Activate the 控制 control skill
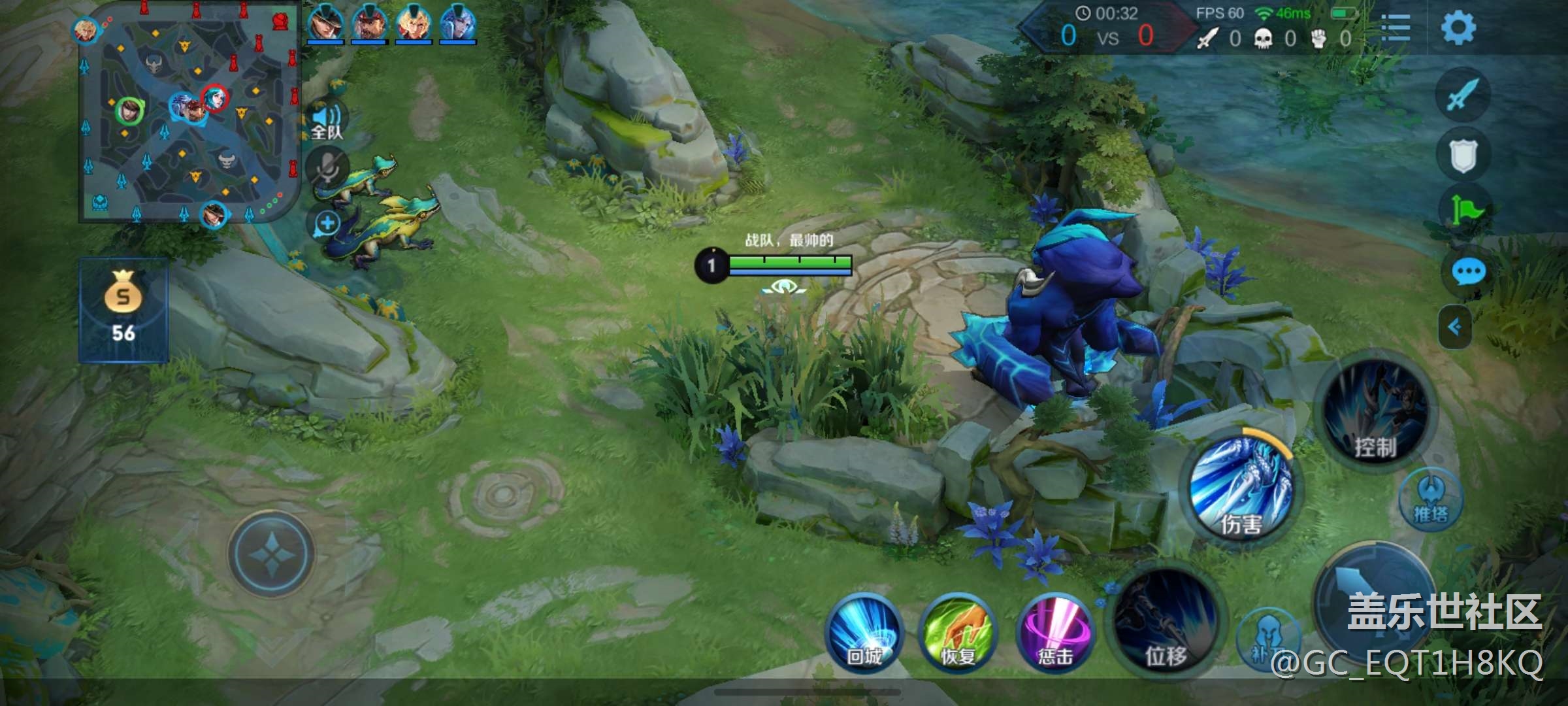 click(1375, 413)
